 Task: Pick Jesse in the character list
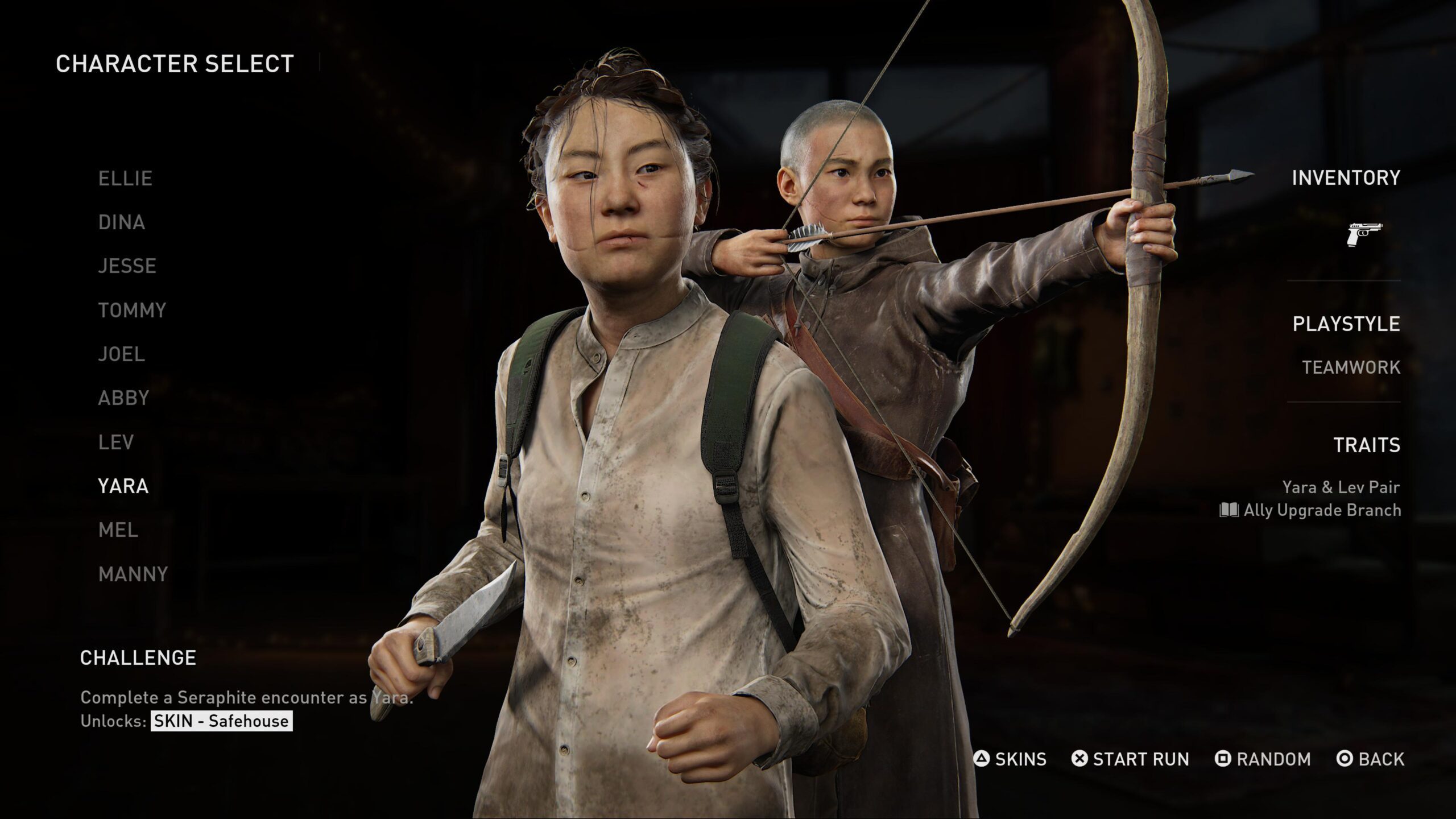[x=127, y=266]
